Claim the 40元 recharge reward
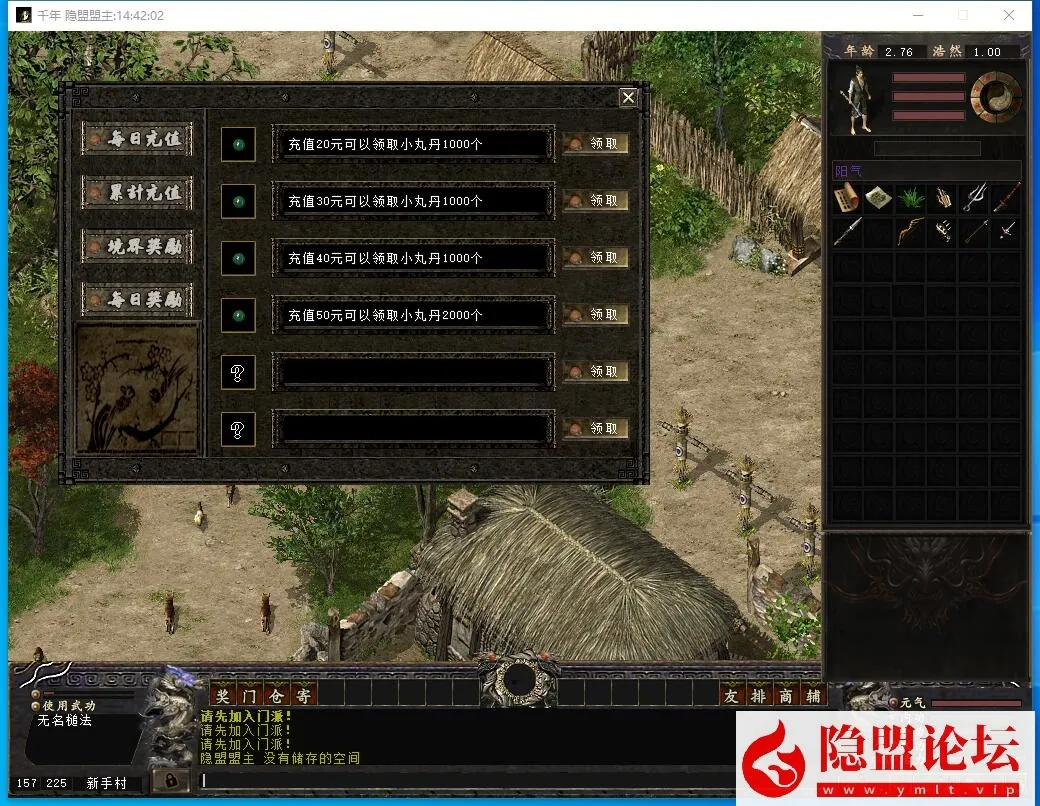Image resolution: width=1040 pixels, height=806 pixels. click(x=596, y=258)
